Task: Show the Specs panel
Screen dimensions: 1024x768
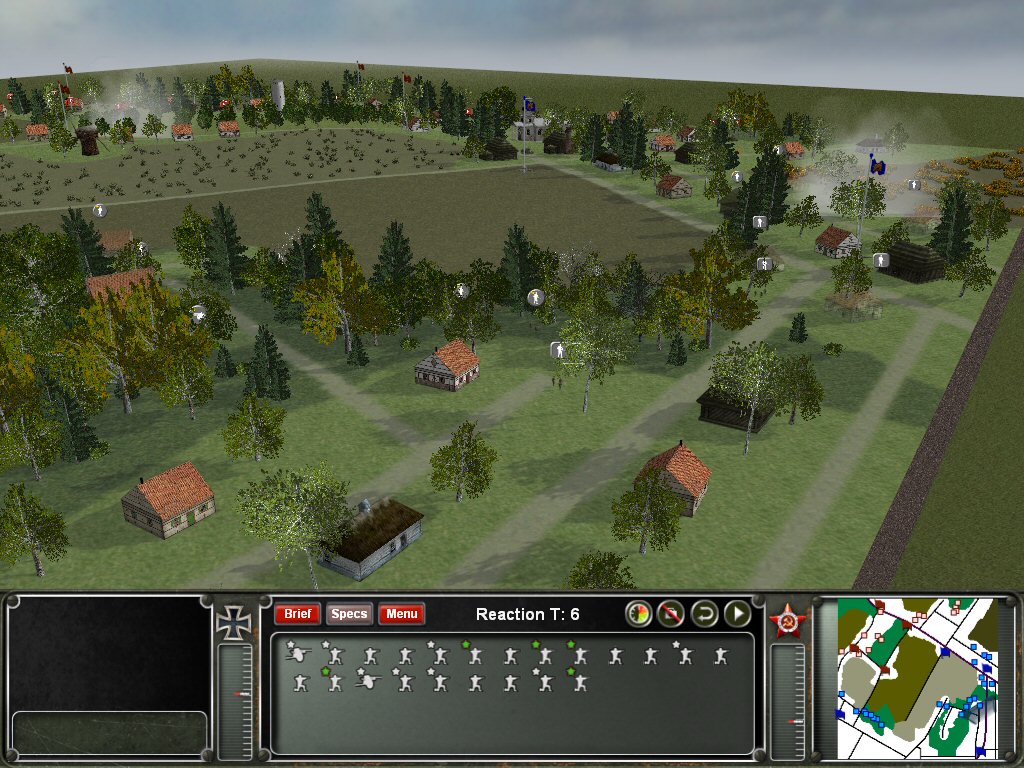Action: pos(349,614)
